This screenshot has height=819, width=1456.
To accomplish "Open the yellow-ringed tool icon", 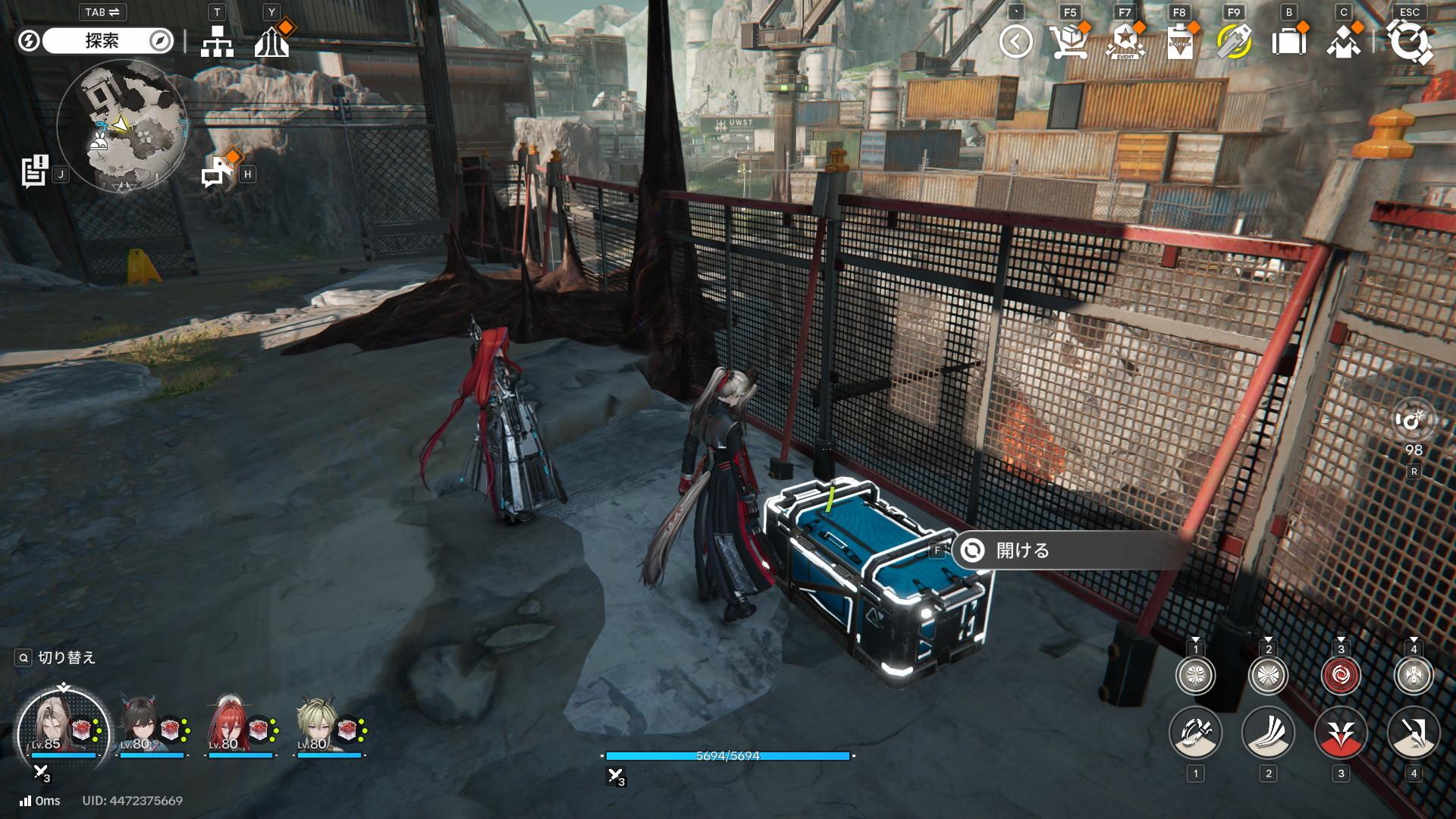I will (x=1233, y=42).
